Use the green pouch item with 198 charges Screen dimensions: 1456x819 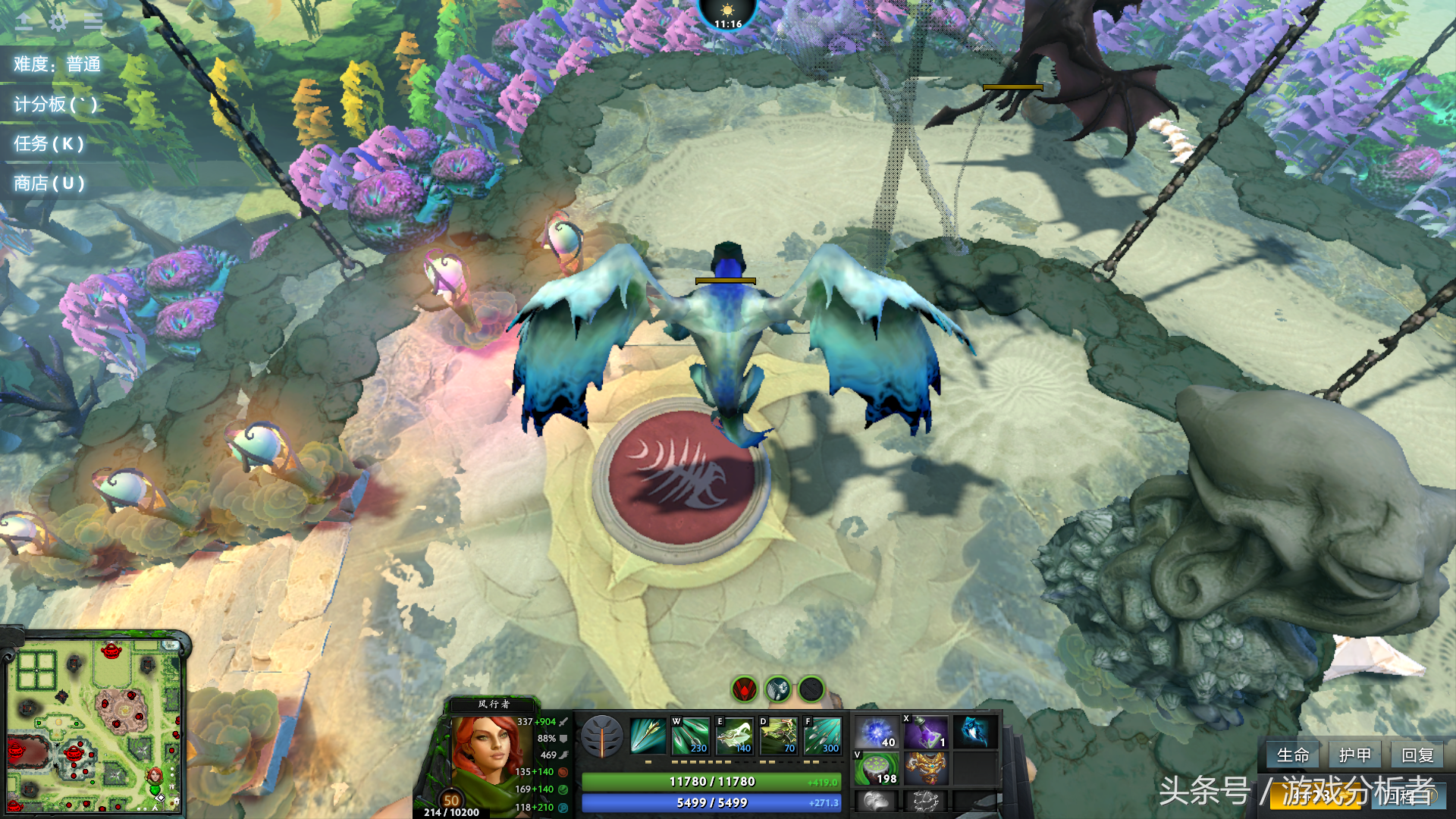[877, 768]
